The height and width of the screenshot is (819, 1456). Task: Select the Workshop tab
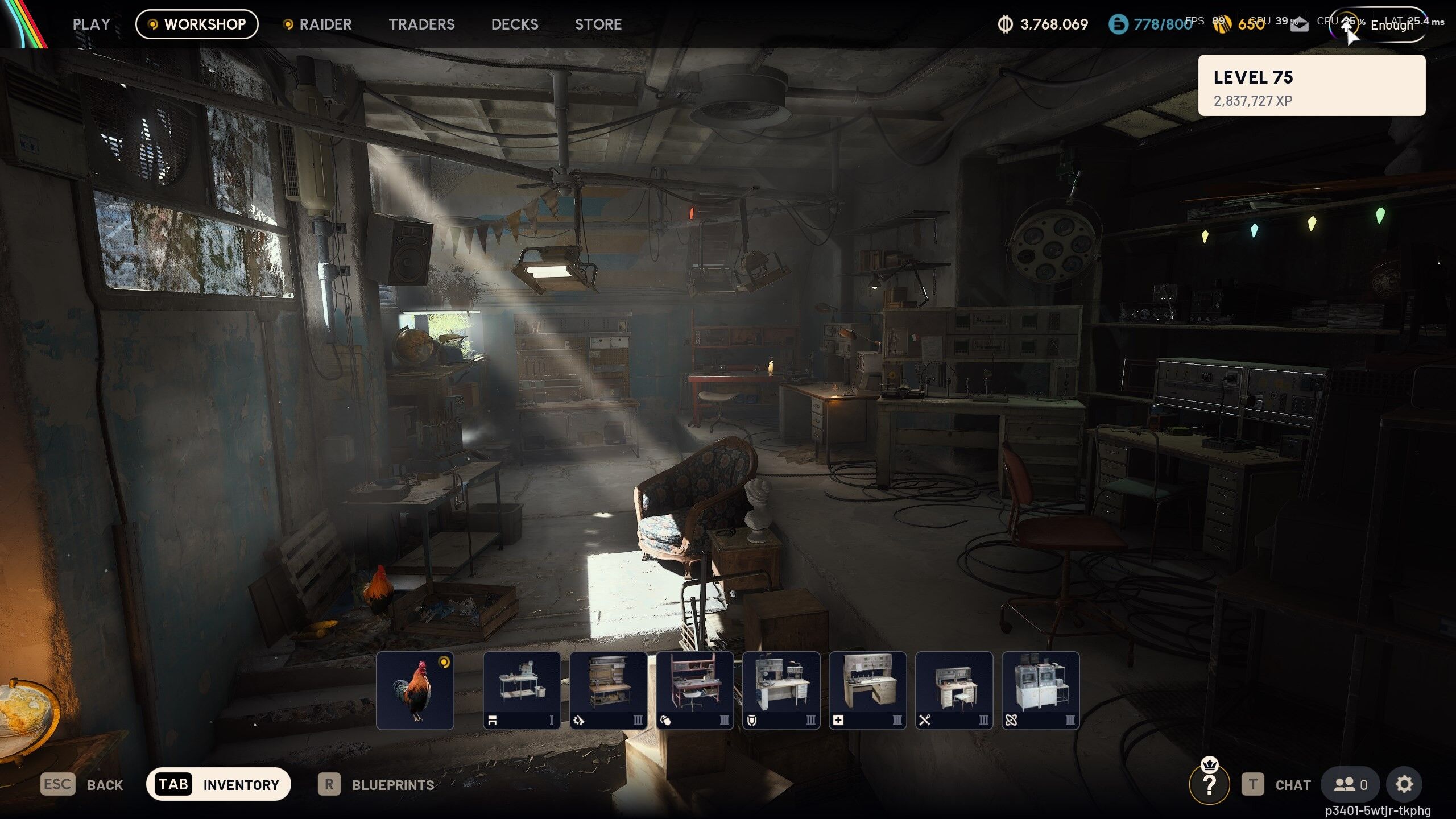[197, 24]
